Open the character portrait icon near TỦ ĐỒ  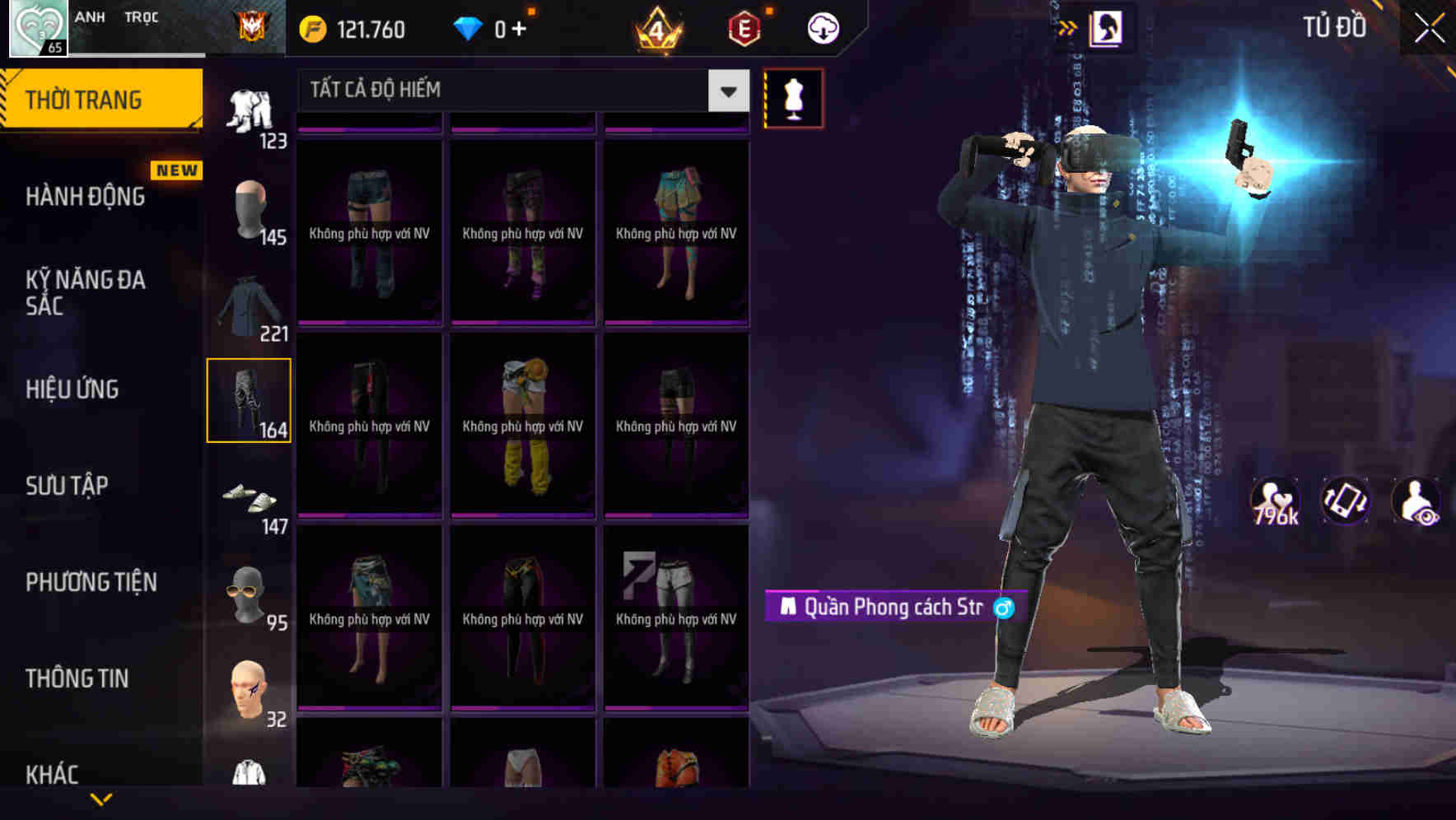(1108, 27)
